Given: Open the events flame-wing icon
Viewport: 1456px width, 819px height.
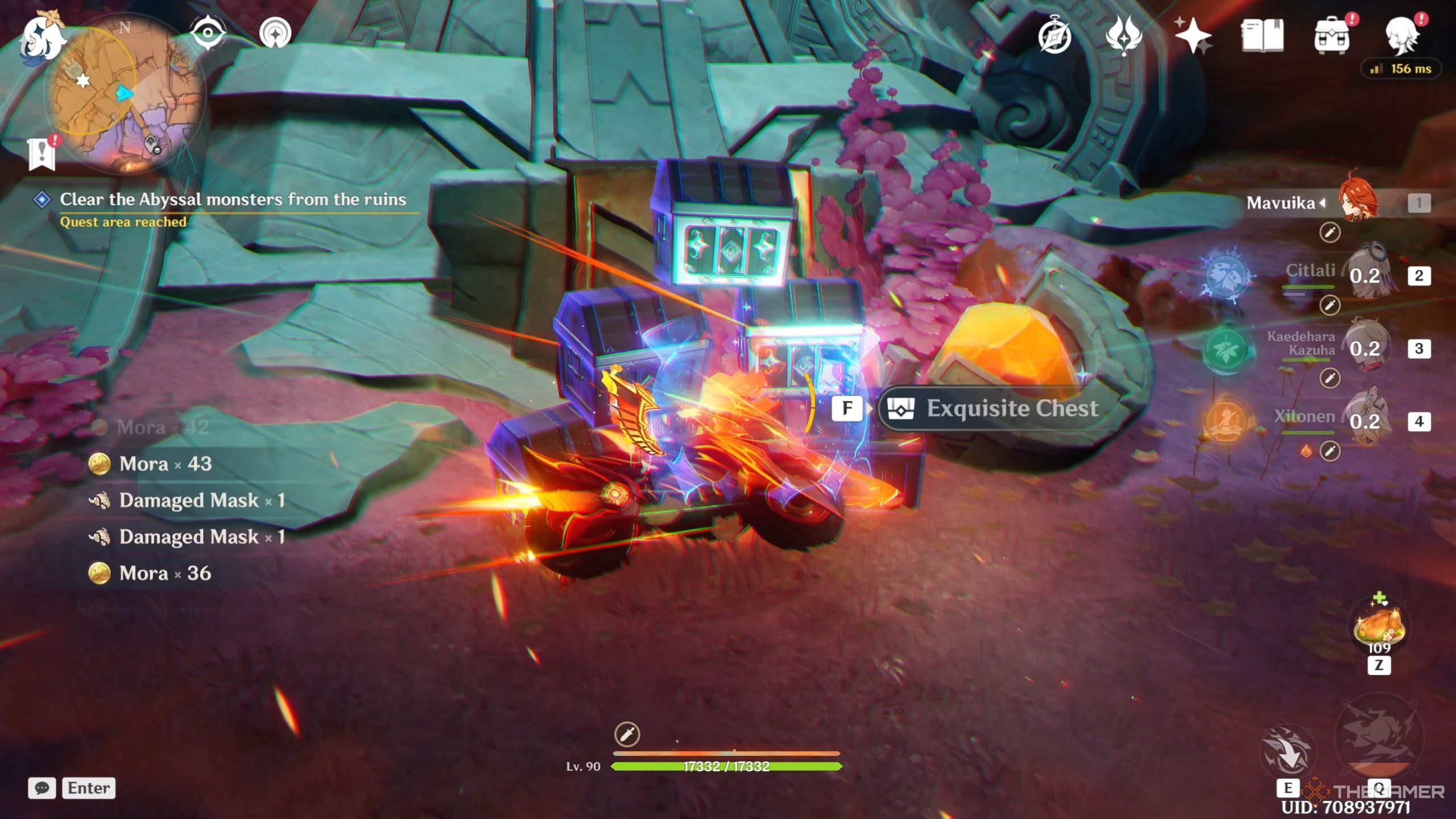Looking at the screenshot, I should pyautogui.click(x=1123, y=36).
